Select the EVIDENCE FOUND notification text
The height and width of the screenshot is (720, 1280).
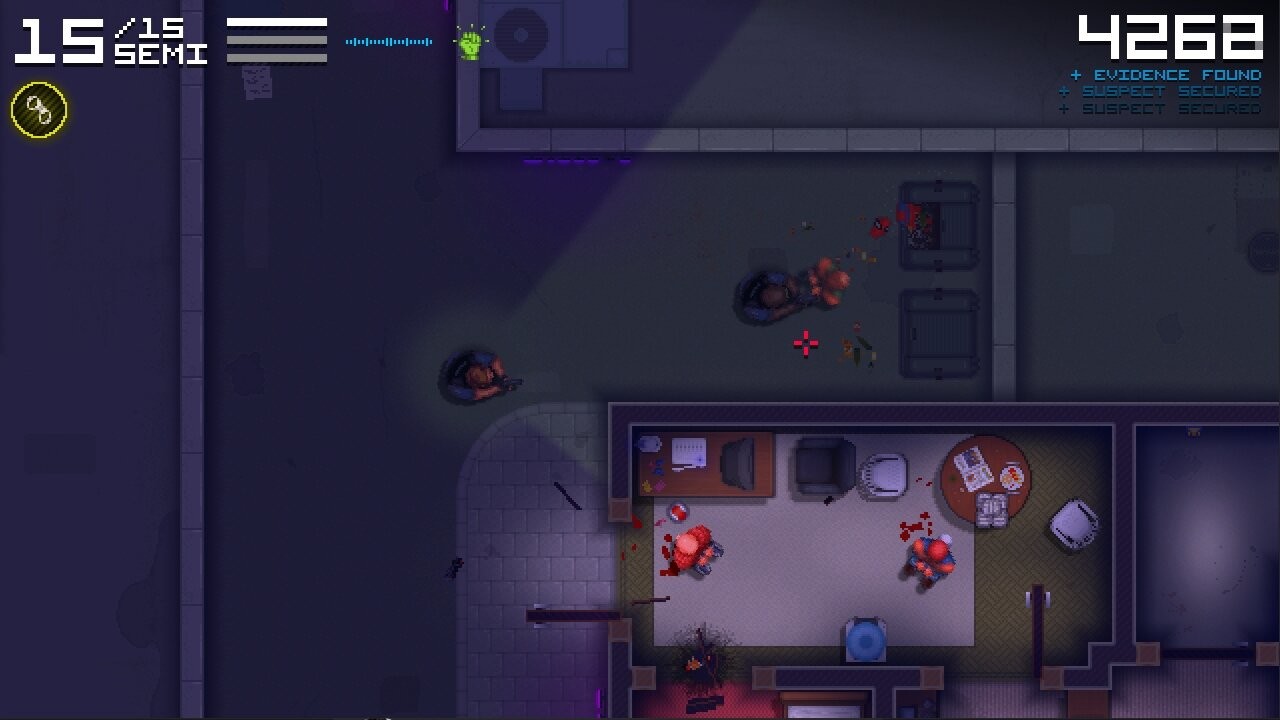1177,74
